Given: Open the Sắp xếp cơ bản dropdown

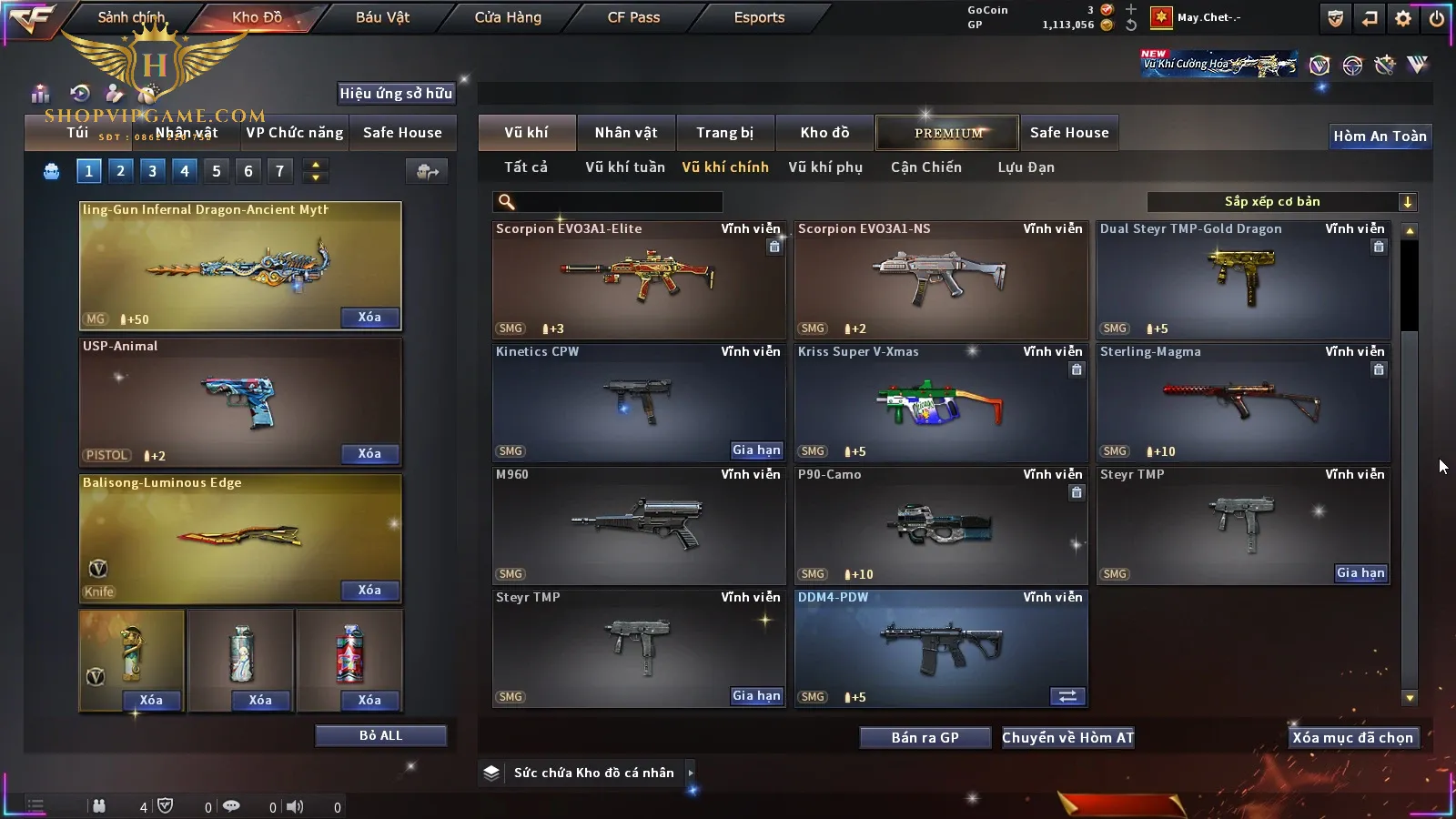Looking at the screenshot, I should (1281, 202).
